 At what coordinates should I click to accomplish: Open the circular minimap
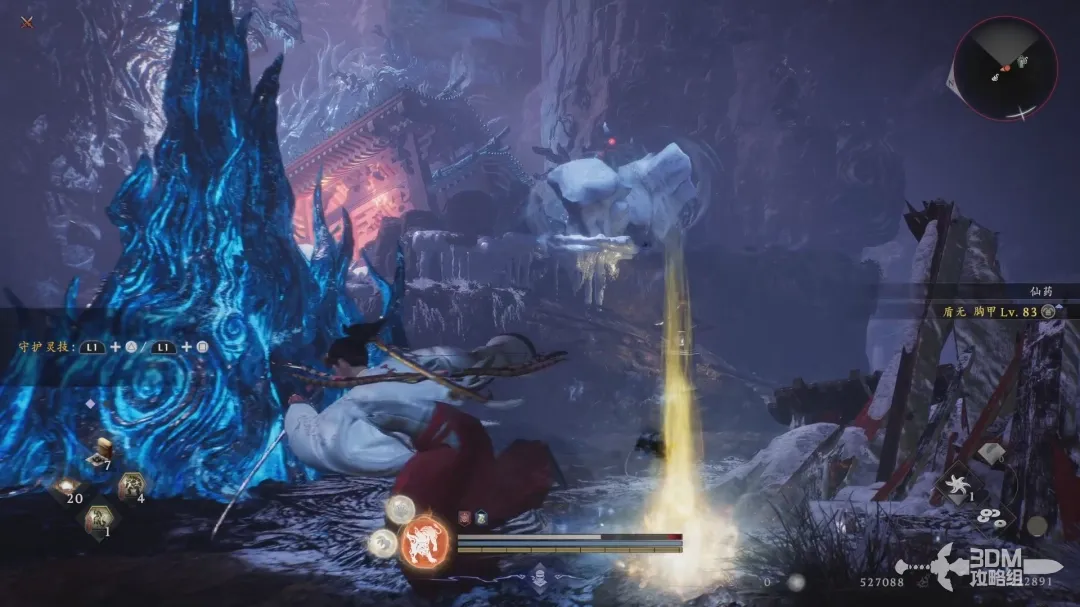coord(1005,68)
